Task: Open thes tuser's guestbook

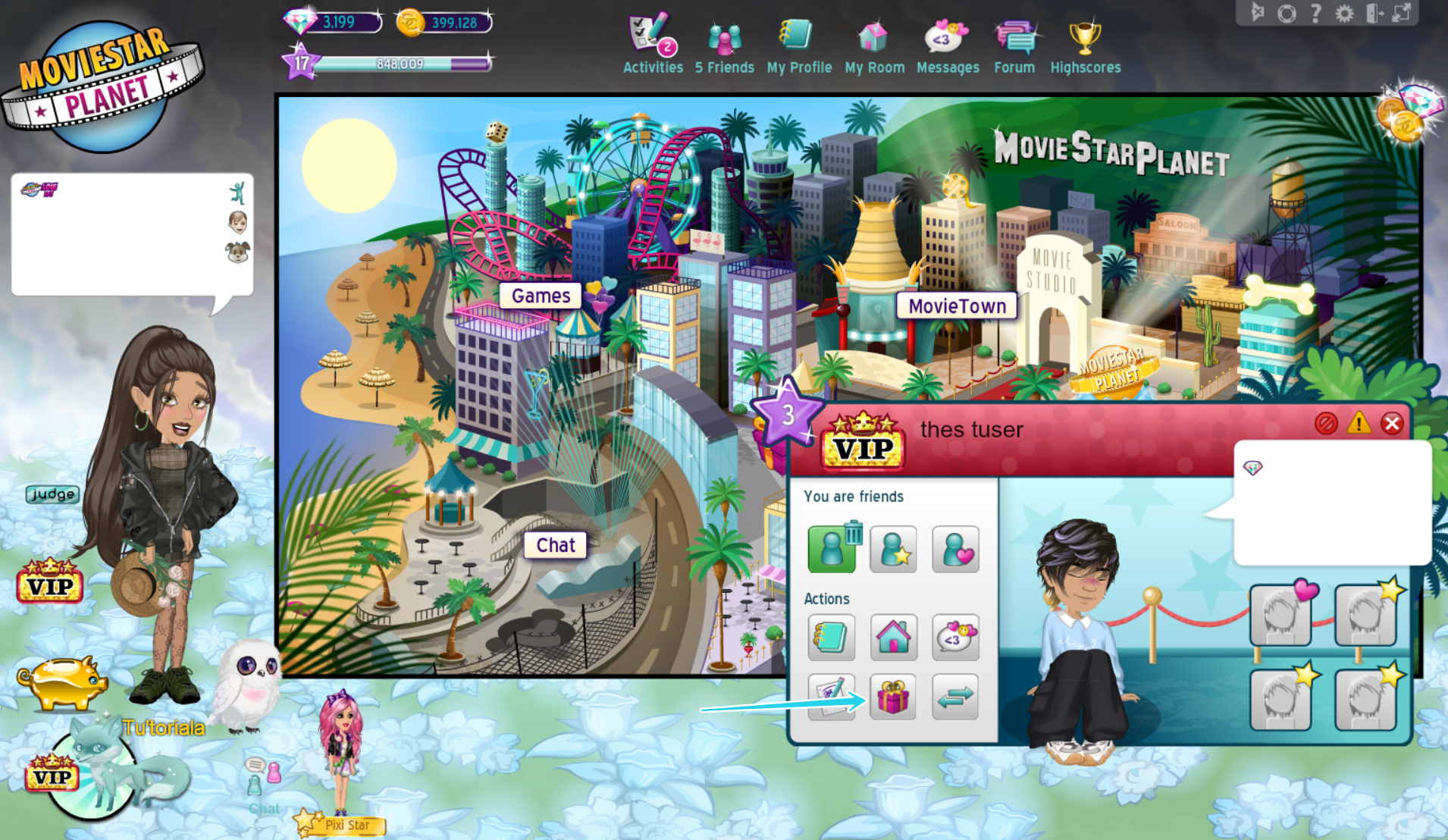Action: tap(831, 638)
